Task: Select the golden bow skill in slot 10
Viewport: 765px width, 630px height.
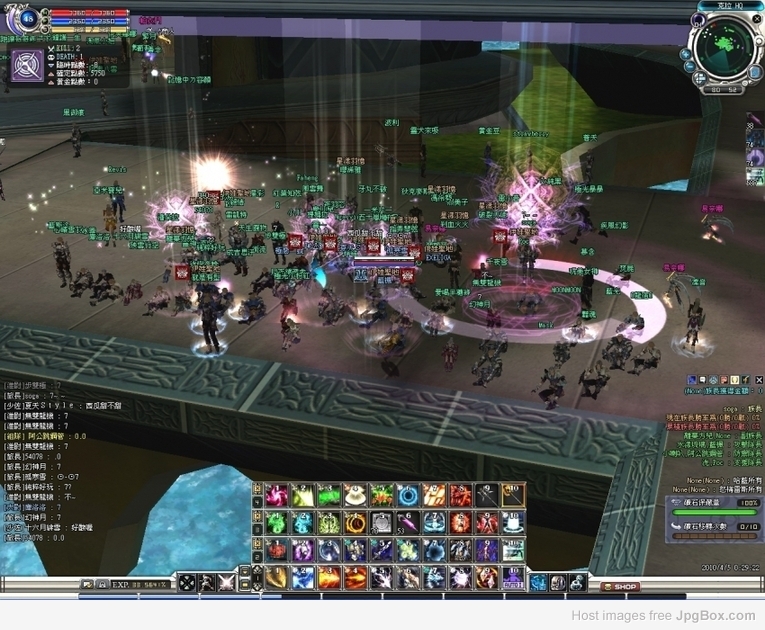Action: click(512, 495)
